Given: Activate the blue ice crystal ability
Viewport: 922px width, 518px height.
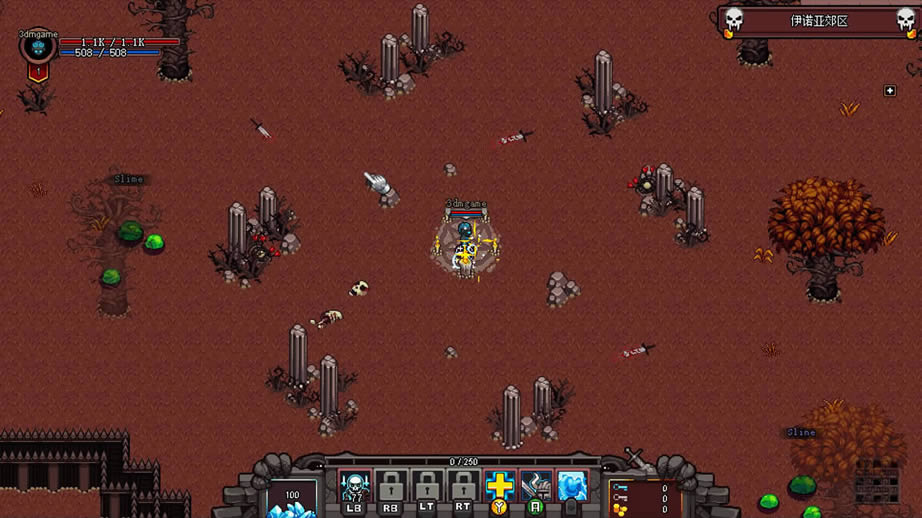Looking at the screenshot, I should [x=572, y=487].
